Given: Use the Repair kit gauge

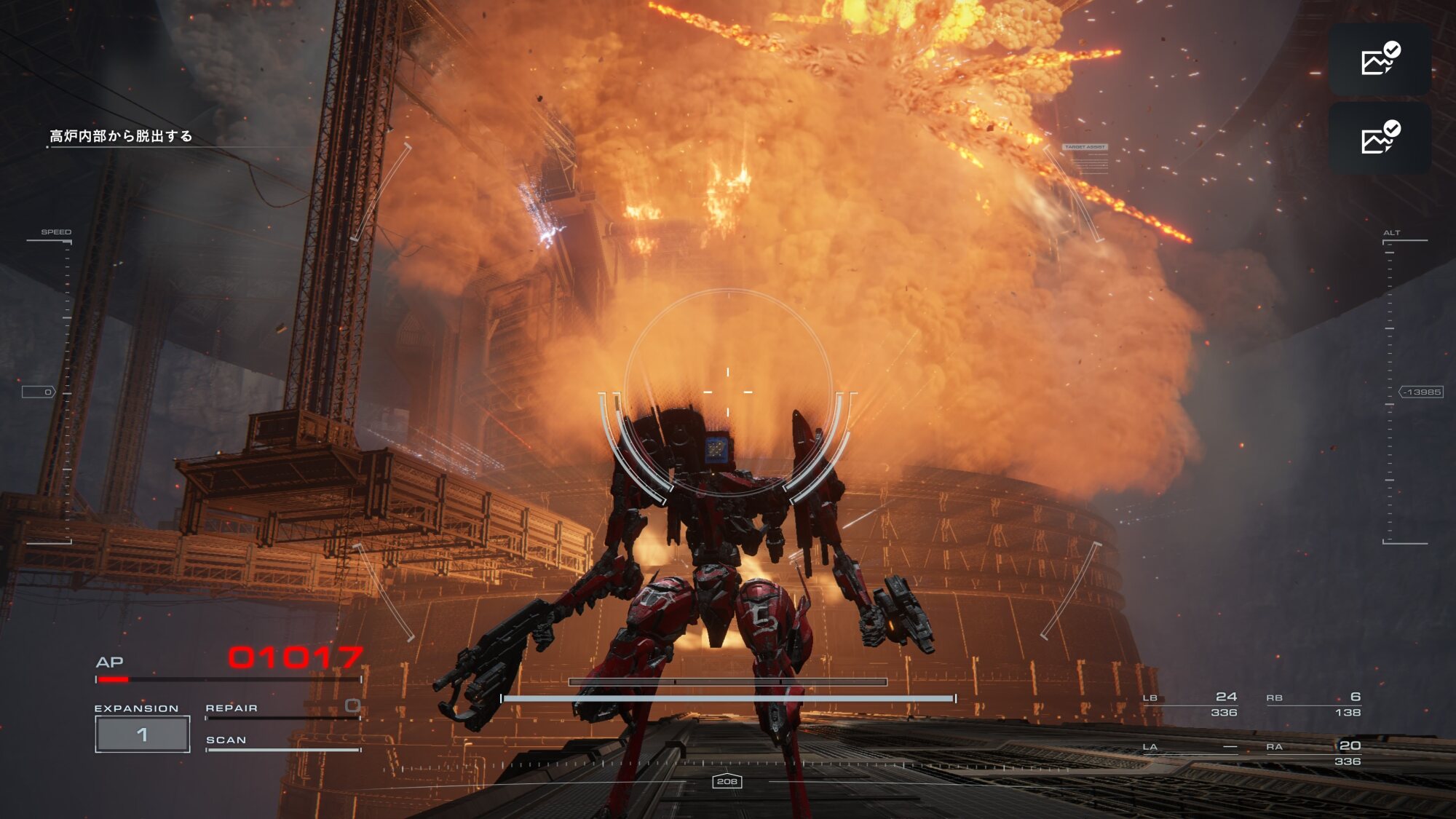Looking at the screenshot, I should click(x=282, y=710).
